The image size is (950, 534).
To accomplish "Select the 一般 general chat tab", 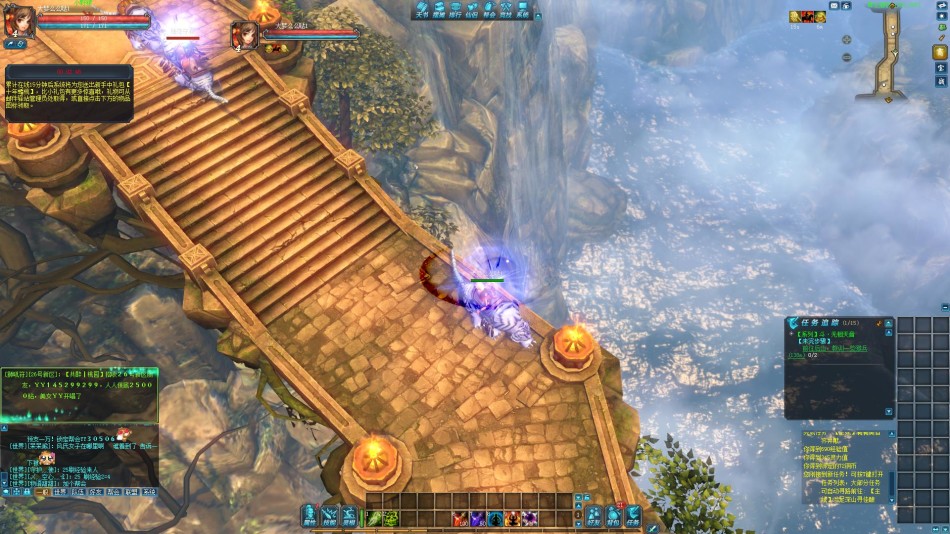I will (42, 492).
